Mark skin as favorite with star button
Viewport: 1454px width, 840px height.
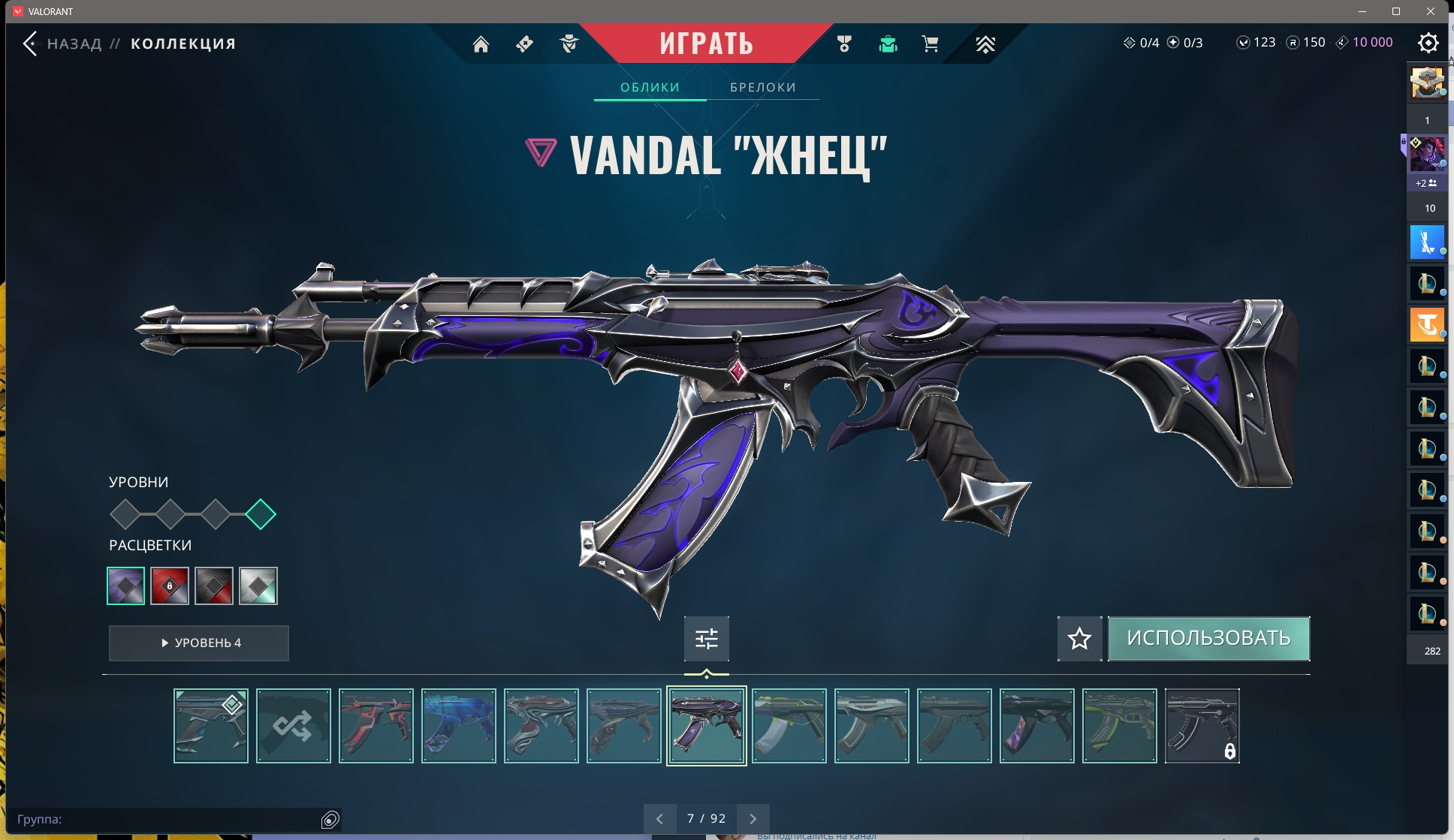click(1079, 639)
